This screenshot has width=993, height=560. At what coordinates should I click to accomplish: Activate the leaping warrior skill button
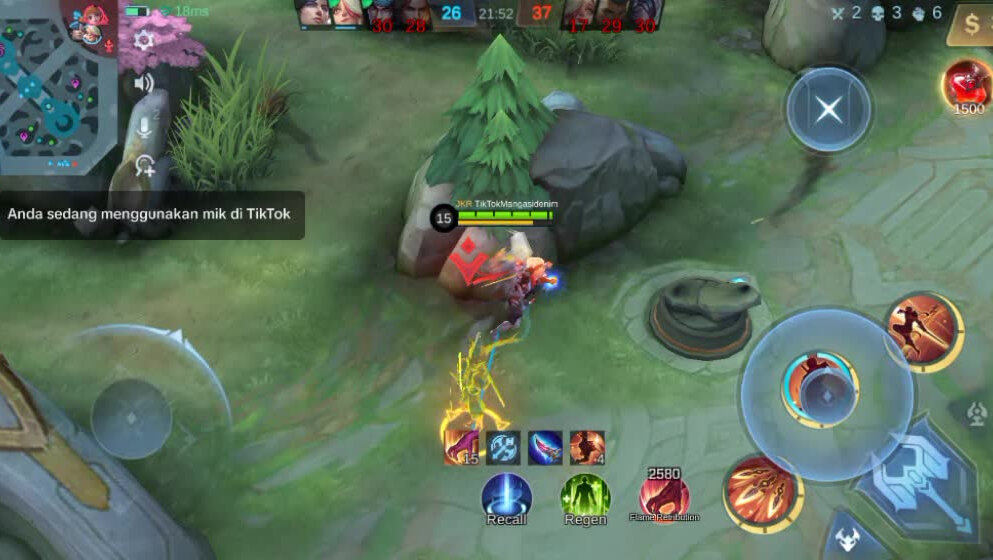(x=924, y=331)
